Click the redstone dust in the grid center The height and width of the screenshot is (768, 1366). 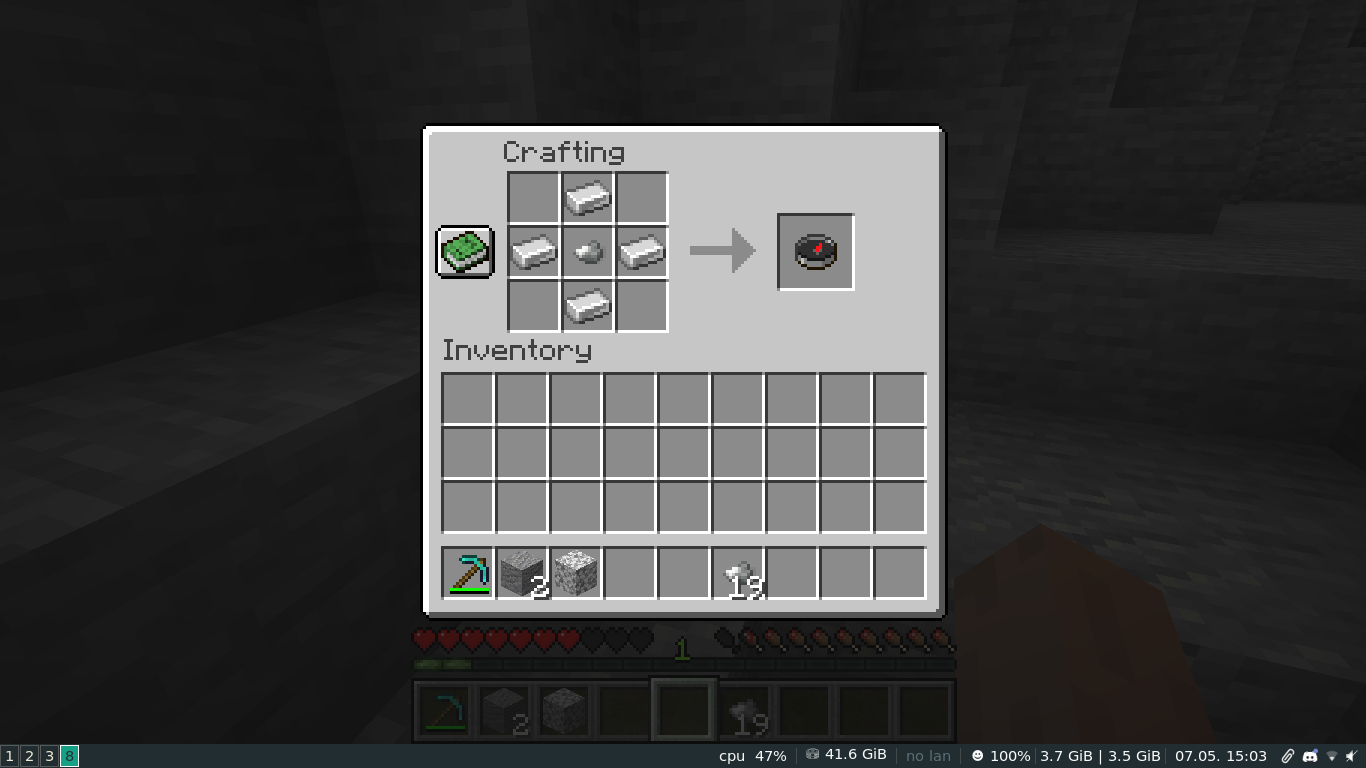click(x=587, y=251)
